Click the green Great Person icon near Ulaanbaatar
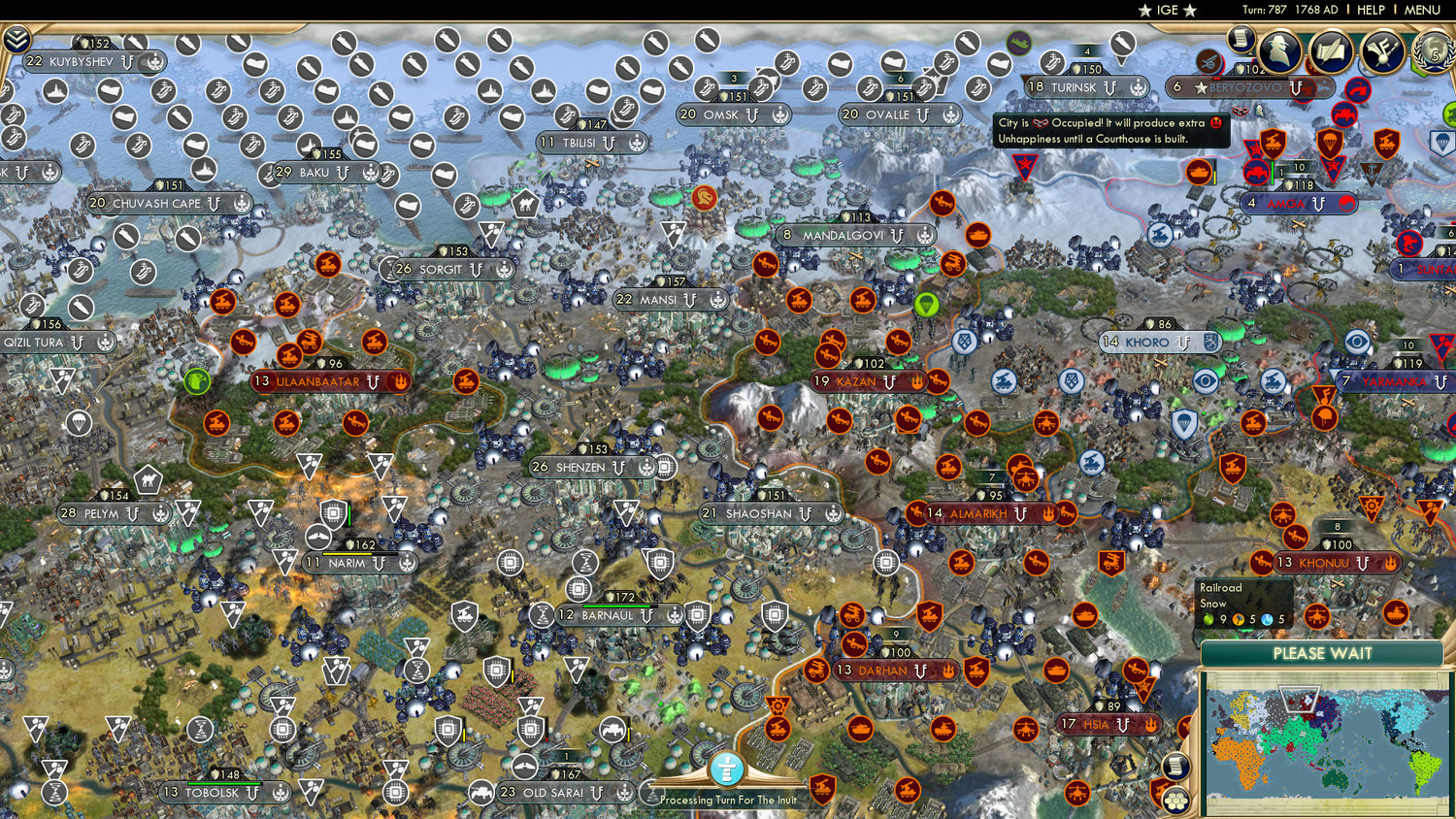Screen dimensions: 1456x819 point(197,381)
